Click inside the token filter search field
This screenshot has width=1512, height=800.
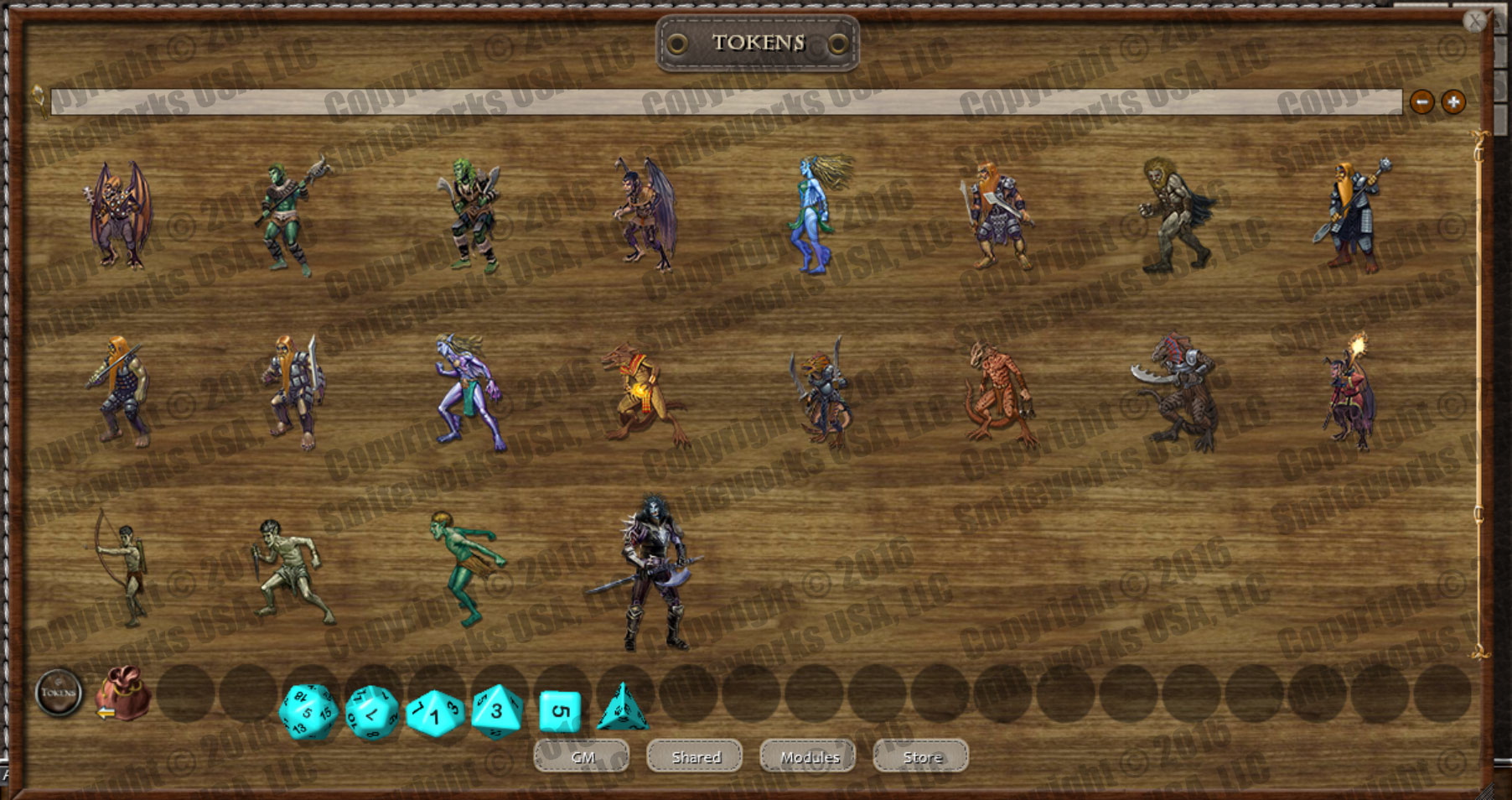point(721,101)
